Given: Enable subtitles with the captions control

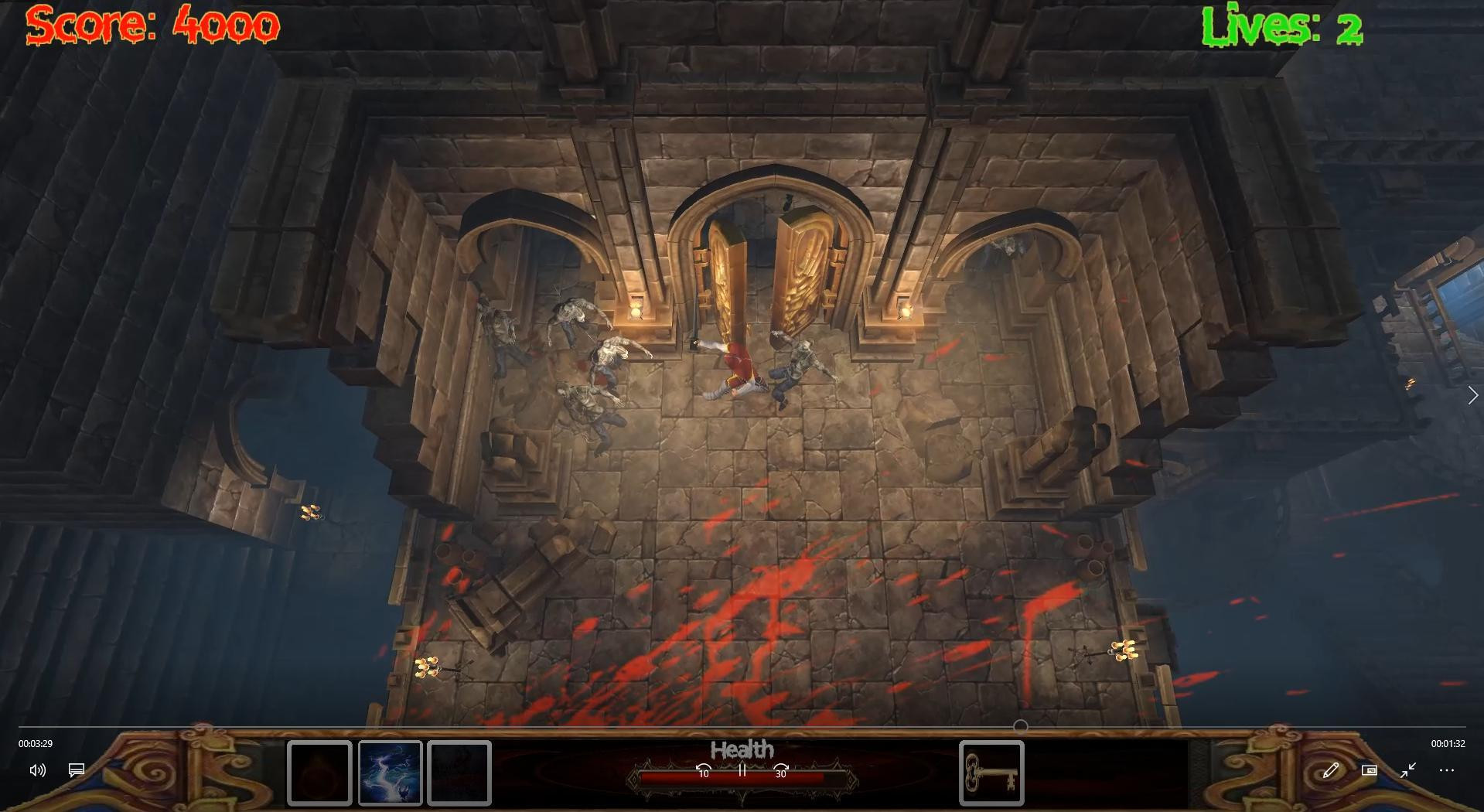Looking at the screenshot, I should pyautogui.click(x=75, y=770).
